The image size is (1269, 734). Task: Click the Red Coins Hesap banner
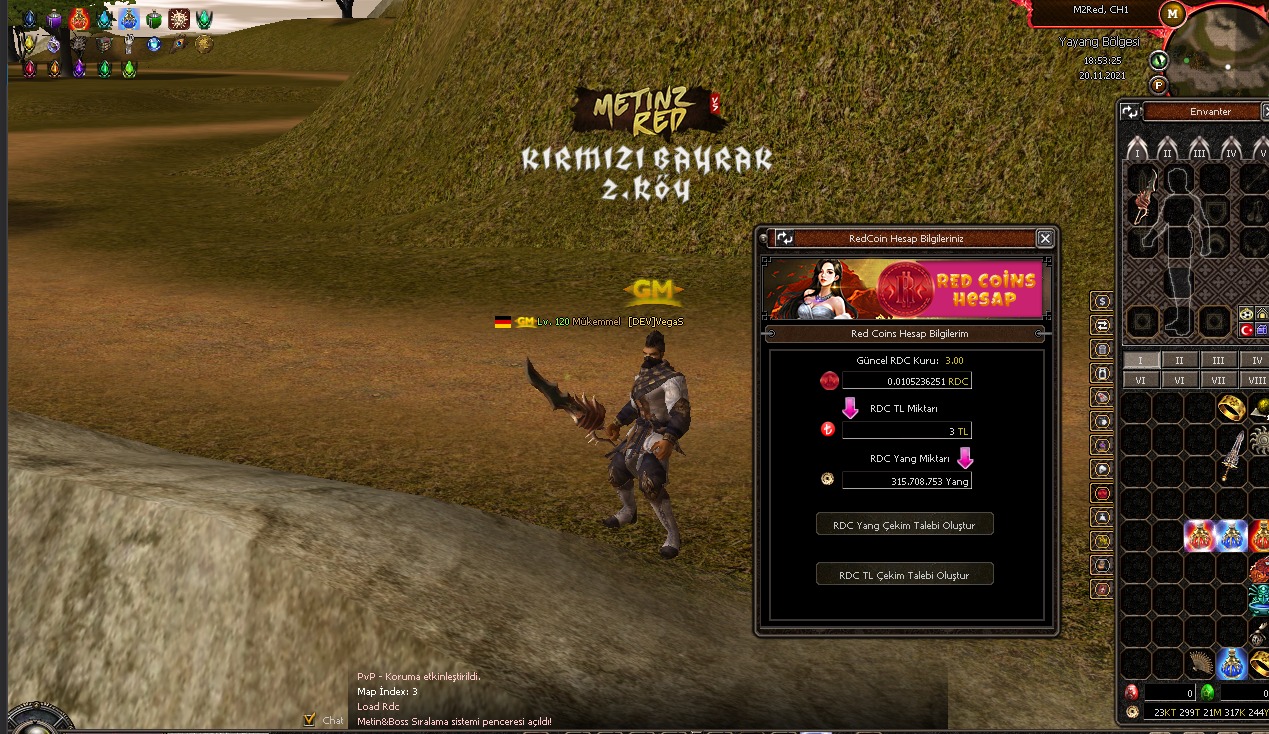point(903,289)
